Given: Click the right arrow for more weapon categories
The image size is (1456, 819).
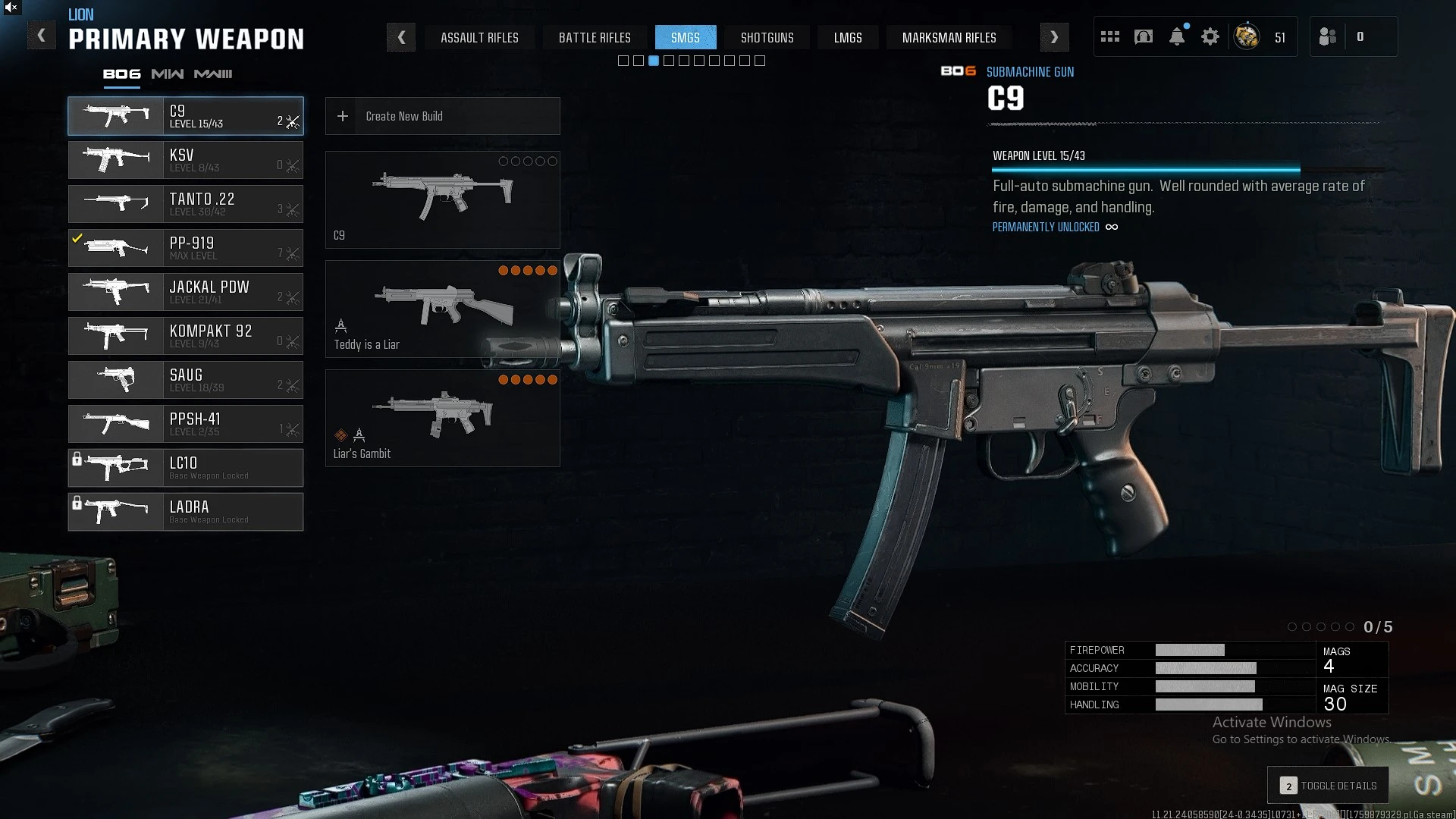Looking at the screenshot, I should coord(1054,37).
